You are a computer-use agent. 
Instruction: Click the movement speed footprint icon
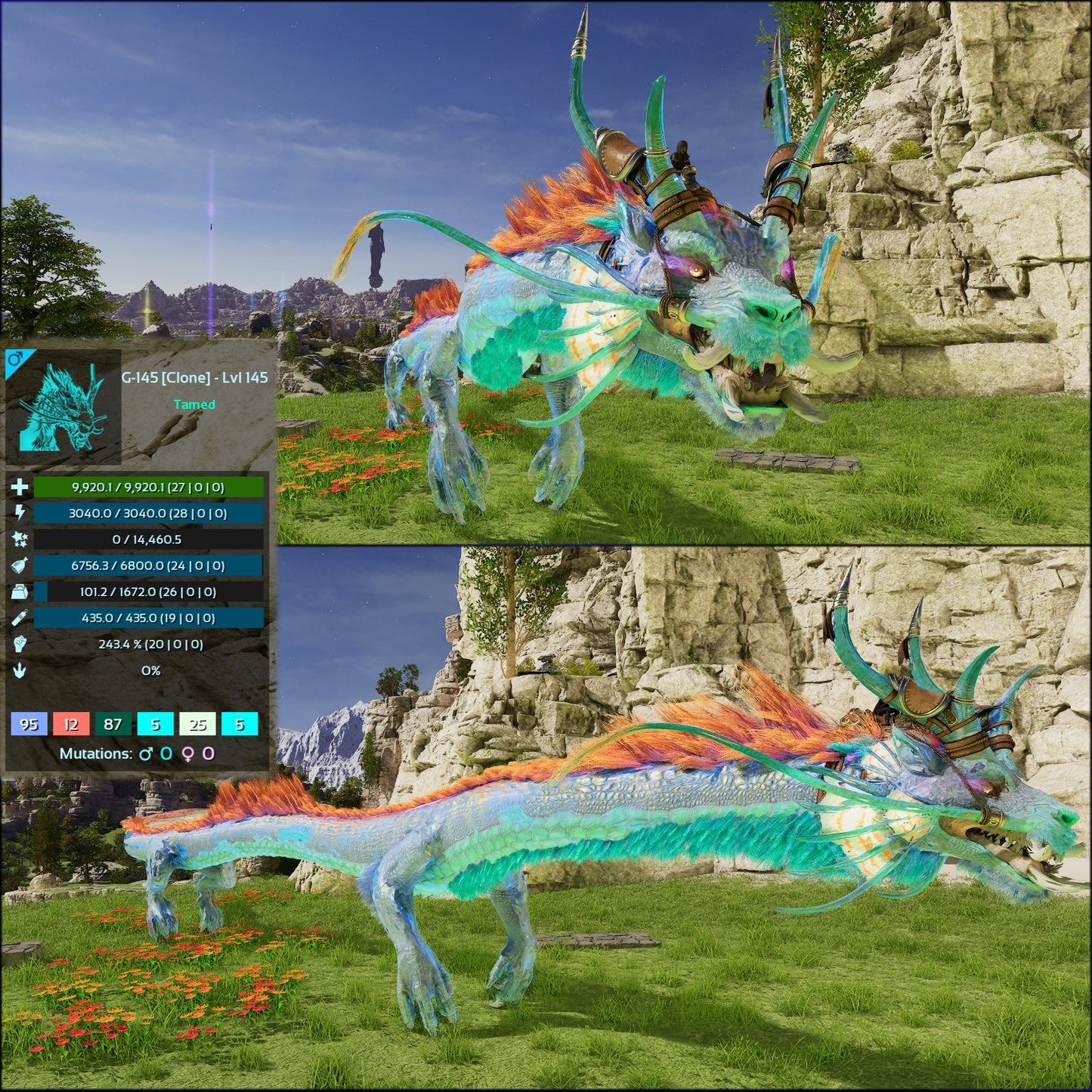[18, 671]
